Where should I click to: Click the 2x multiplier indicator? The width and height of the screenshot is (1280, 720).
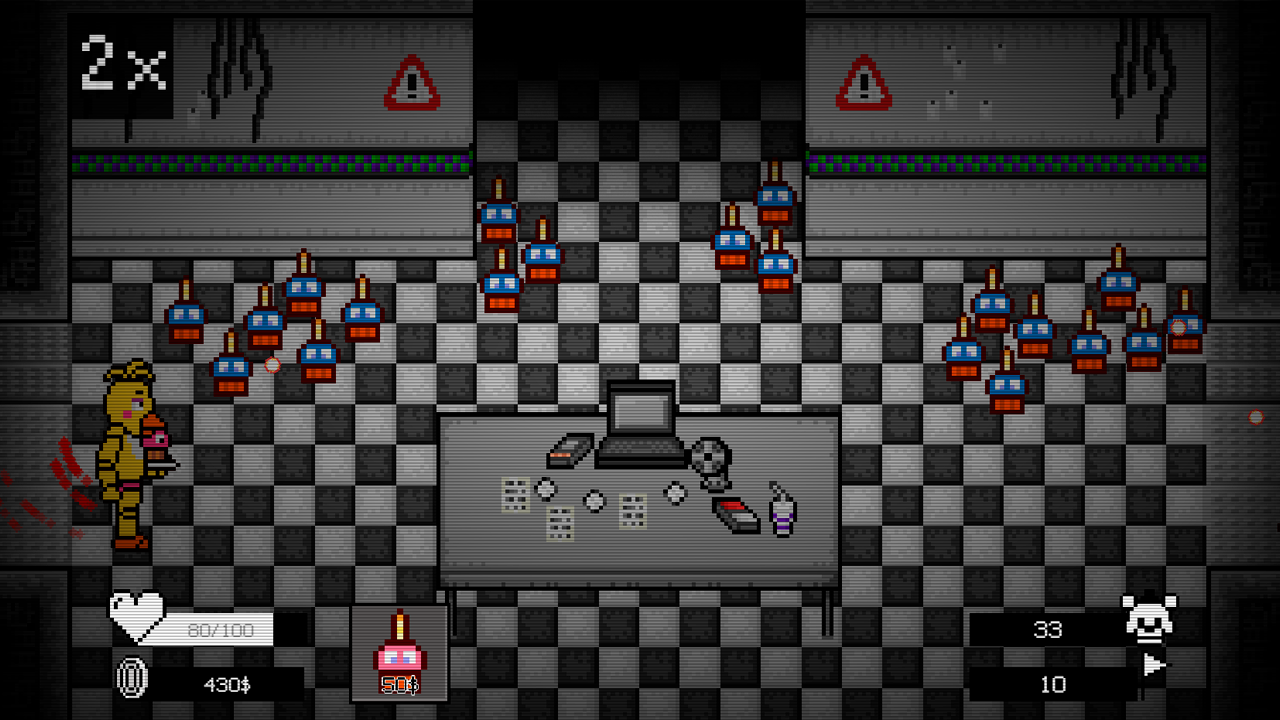click(x=122, y=64)
